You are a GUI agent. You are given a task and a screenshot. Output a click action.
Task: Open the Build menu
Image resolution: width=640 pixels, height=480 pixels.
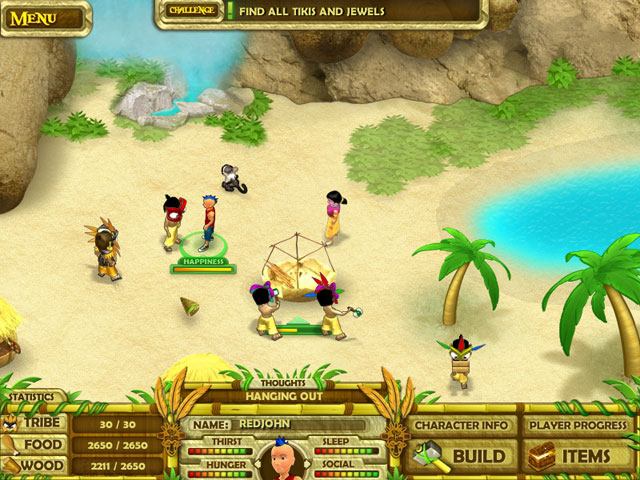pyautogui.click(x=463, y=457)
